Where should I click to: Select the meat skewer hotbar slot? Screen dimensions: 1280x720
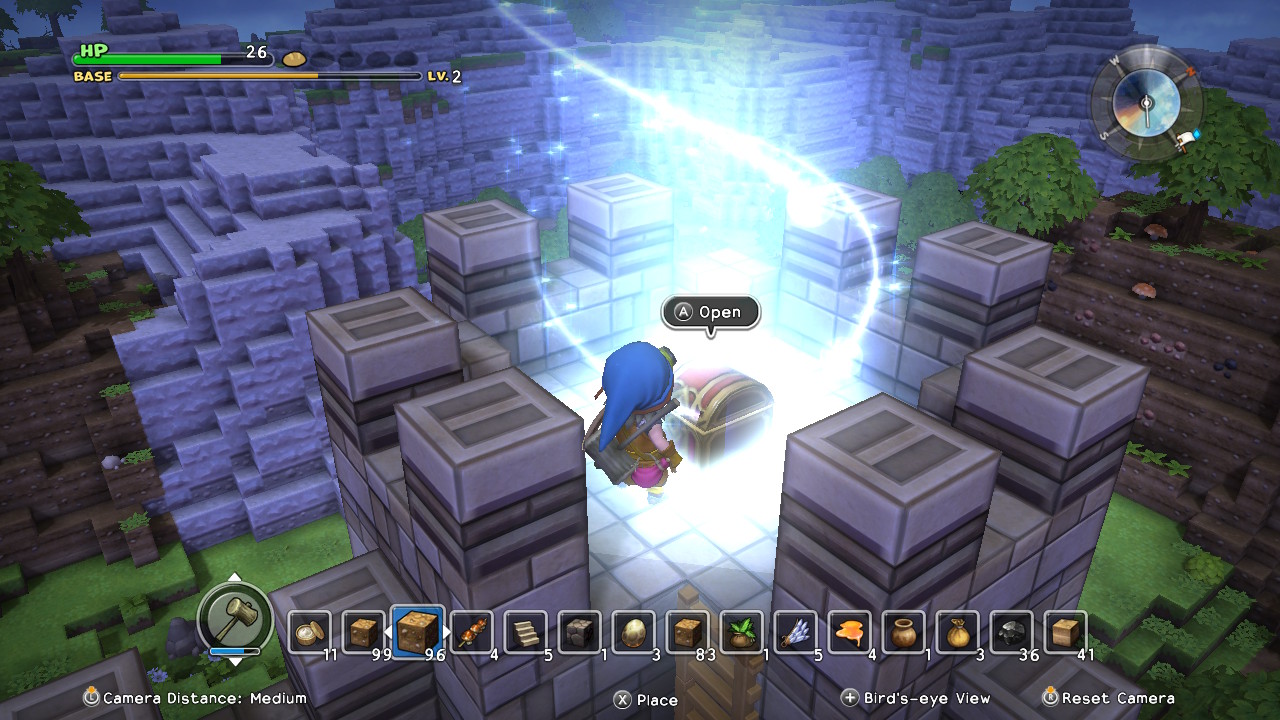(x=471, y=632)
